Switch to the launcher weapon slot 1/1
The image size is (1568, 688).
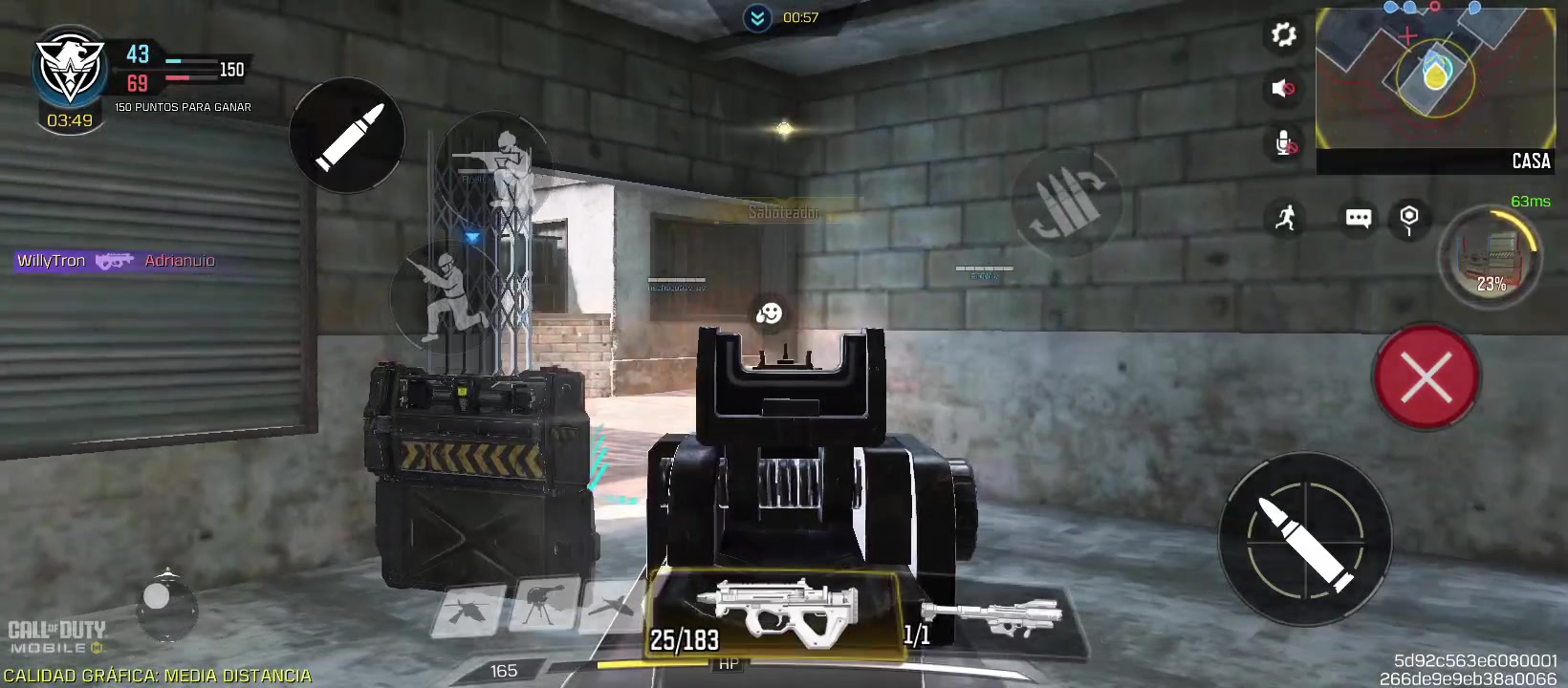point(990,616)
